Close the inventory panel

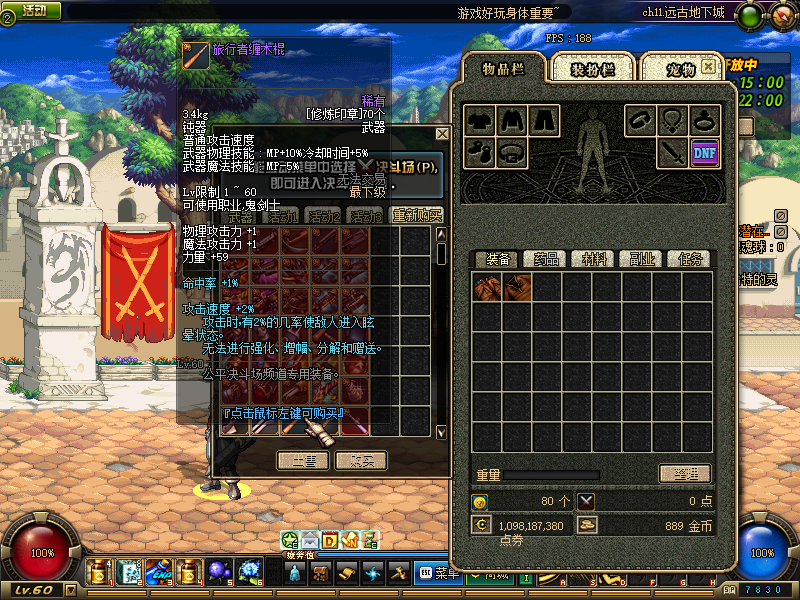pos(708,66)
